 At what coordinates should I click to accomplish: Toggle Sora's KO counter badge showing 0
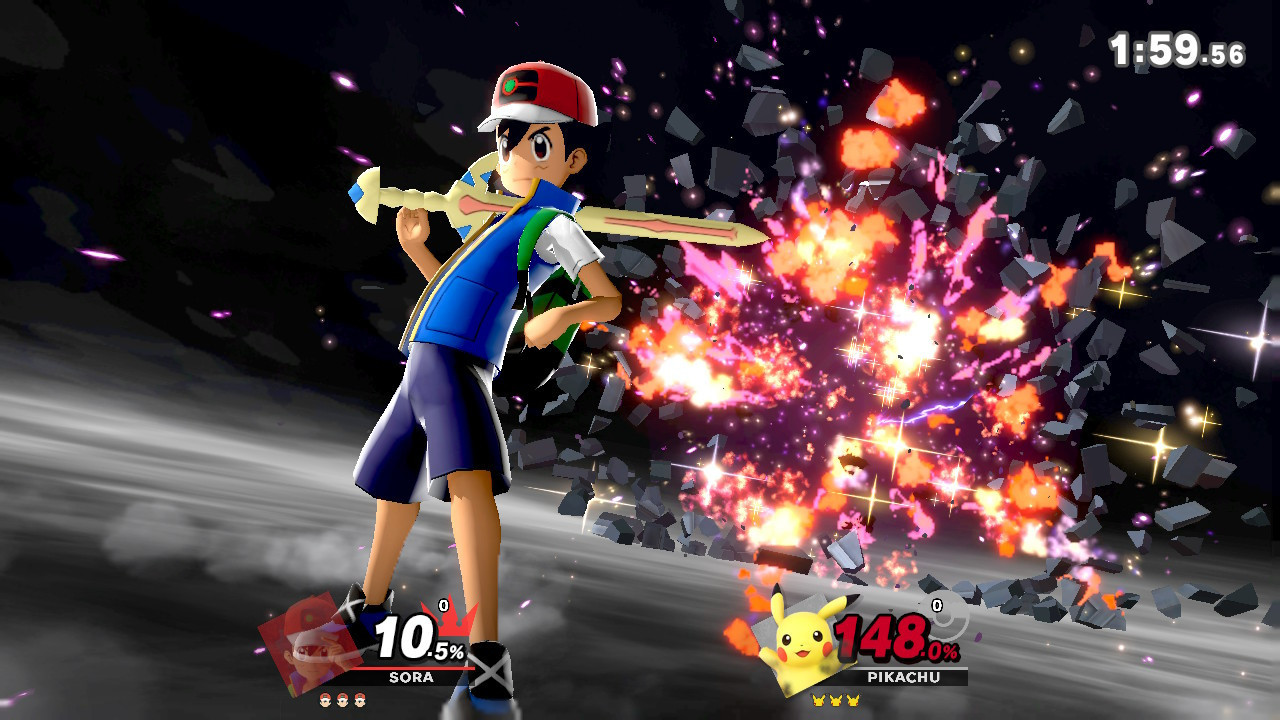coord(442,604)
